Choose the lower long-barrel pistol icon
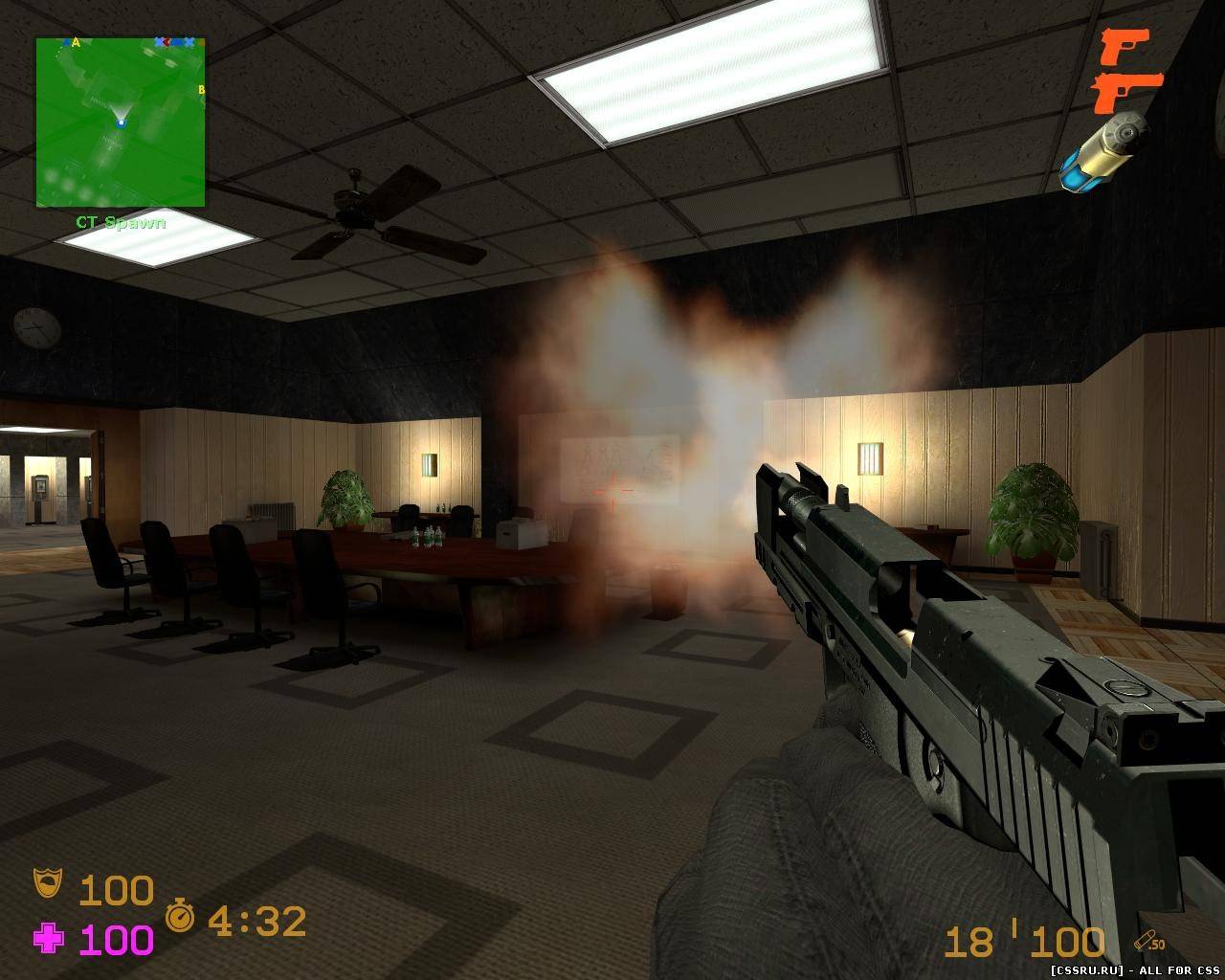The height and width of the screenshot is (980, 1225). [x=1125, y=90]
